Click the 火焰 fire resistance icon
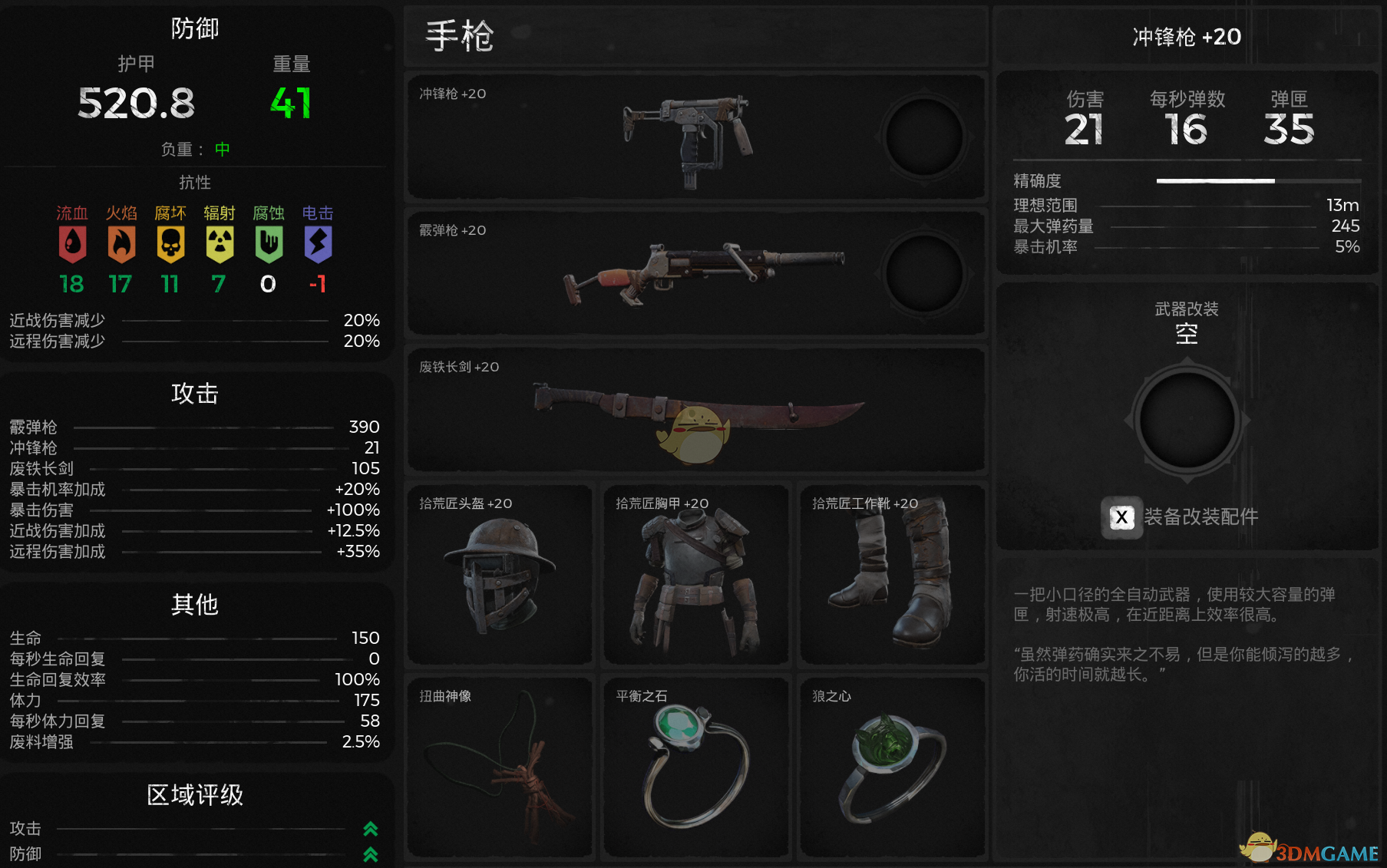This screenshot has width=1387, height=868. point(121,244)
